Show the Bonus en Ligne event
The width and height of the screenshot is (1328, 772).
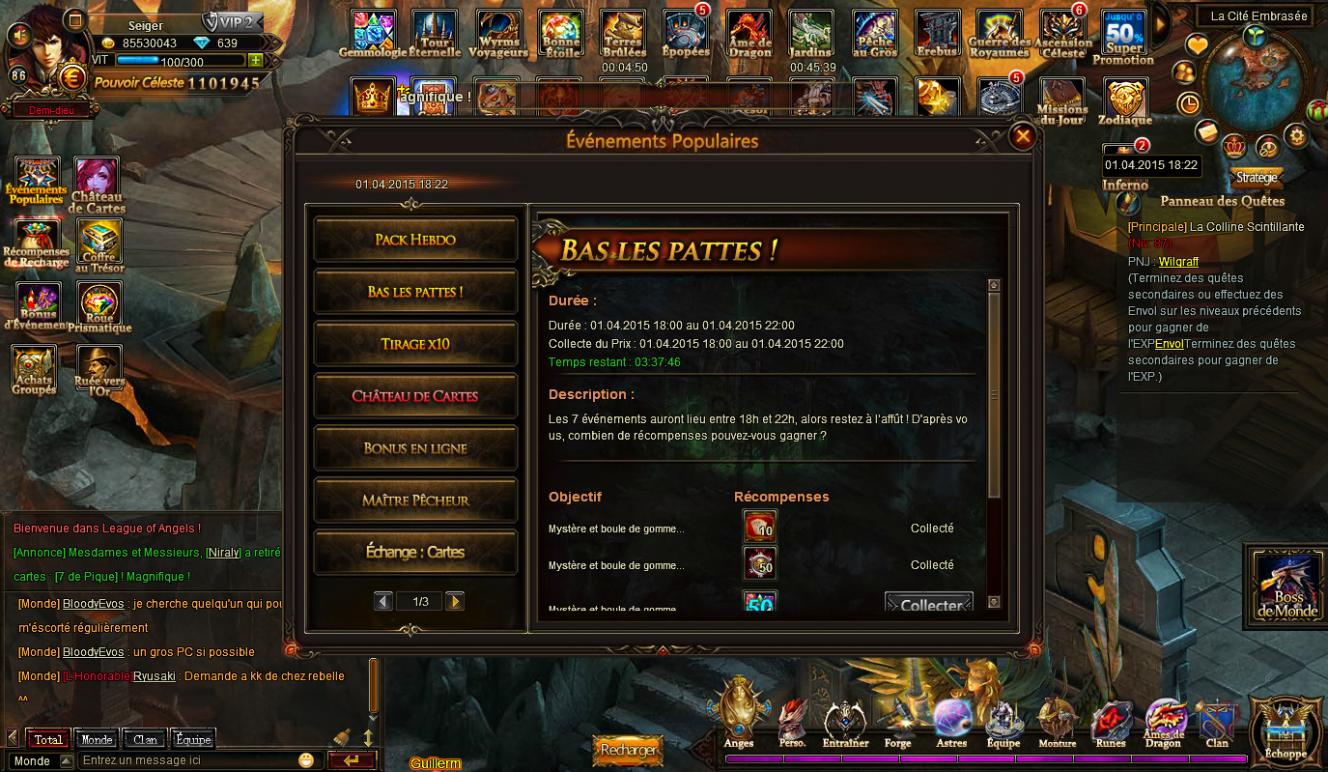(x=415, y=448)
